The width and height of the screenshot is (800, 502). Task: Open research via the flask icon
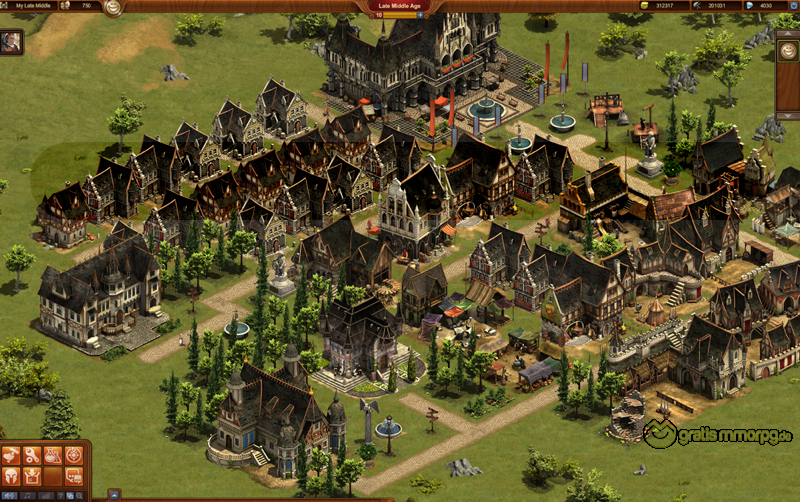[x=53, y=455]
